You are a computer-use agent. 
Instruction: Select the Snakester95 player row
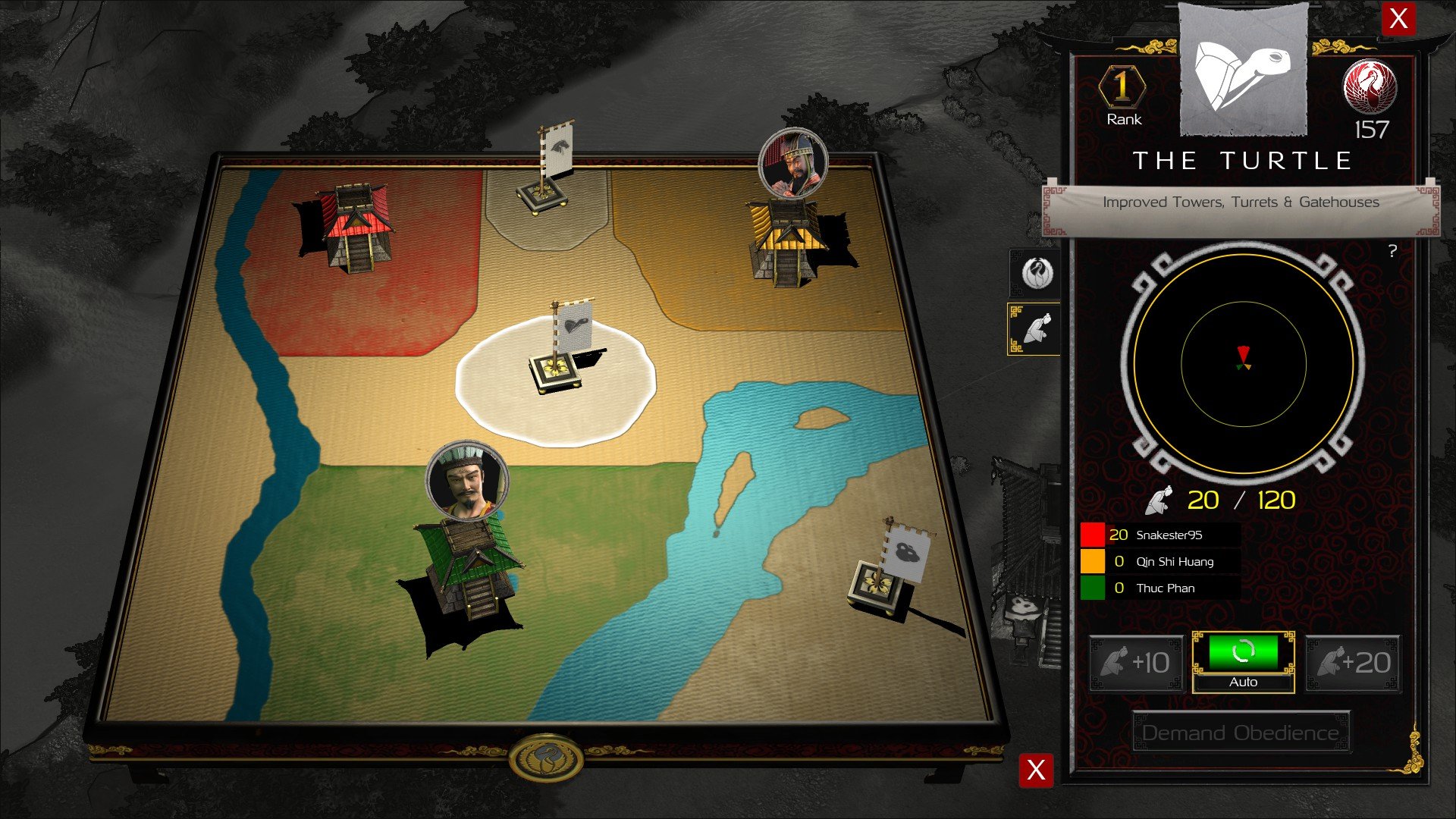click(x=1160, y=535)
